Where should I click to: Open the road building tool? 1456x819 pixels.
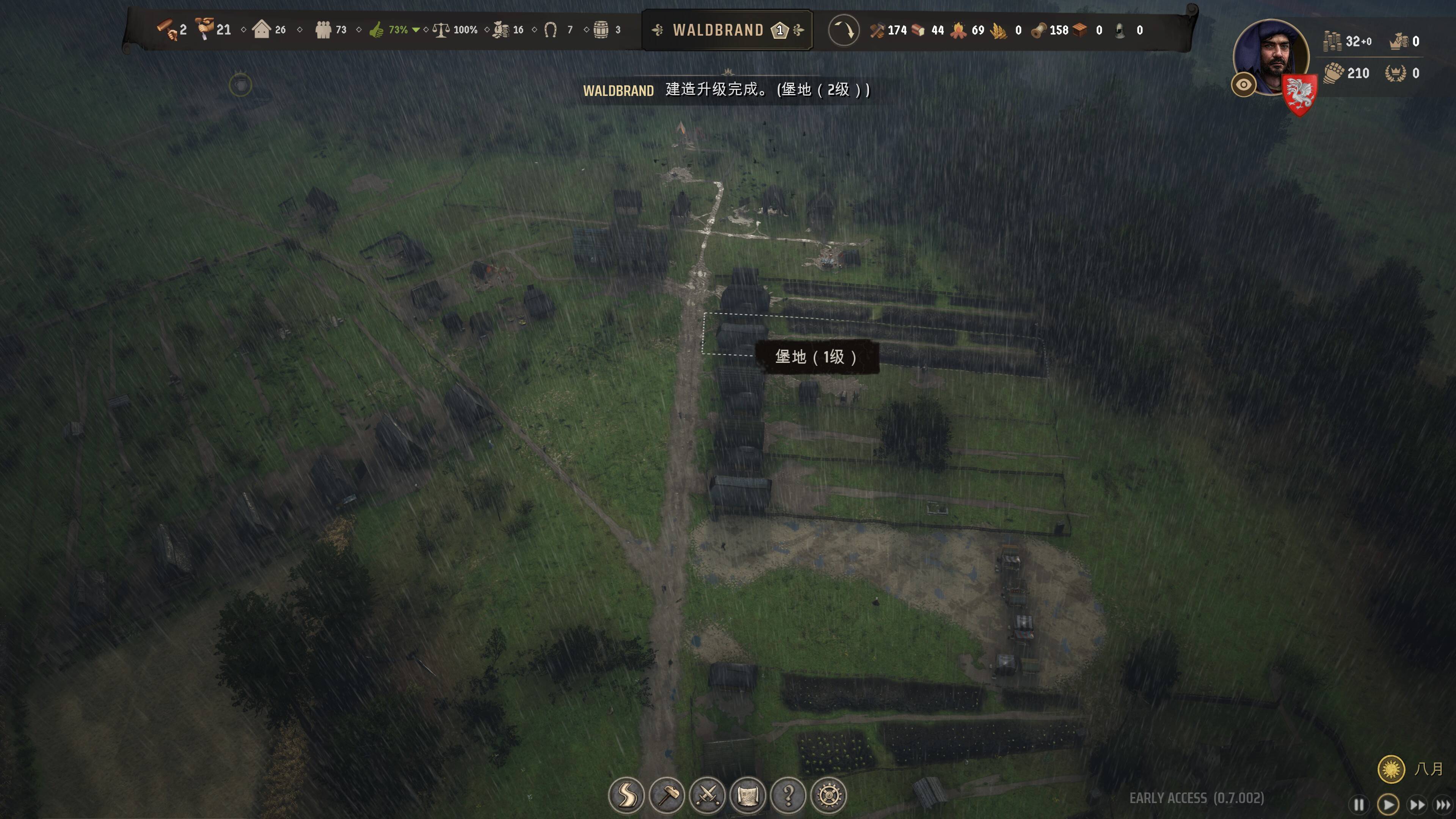point(626,795)
